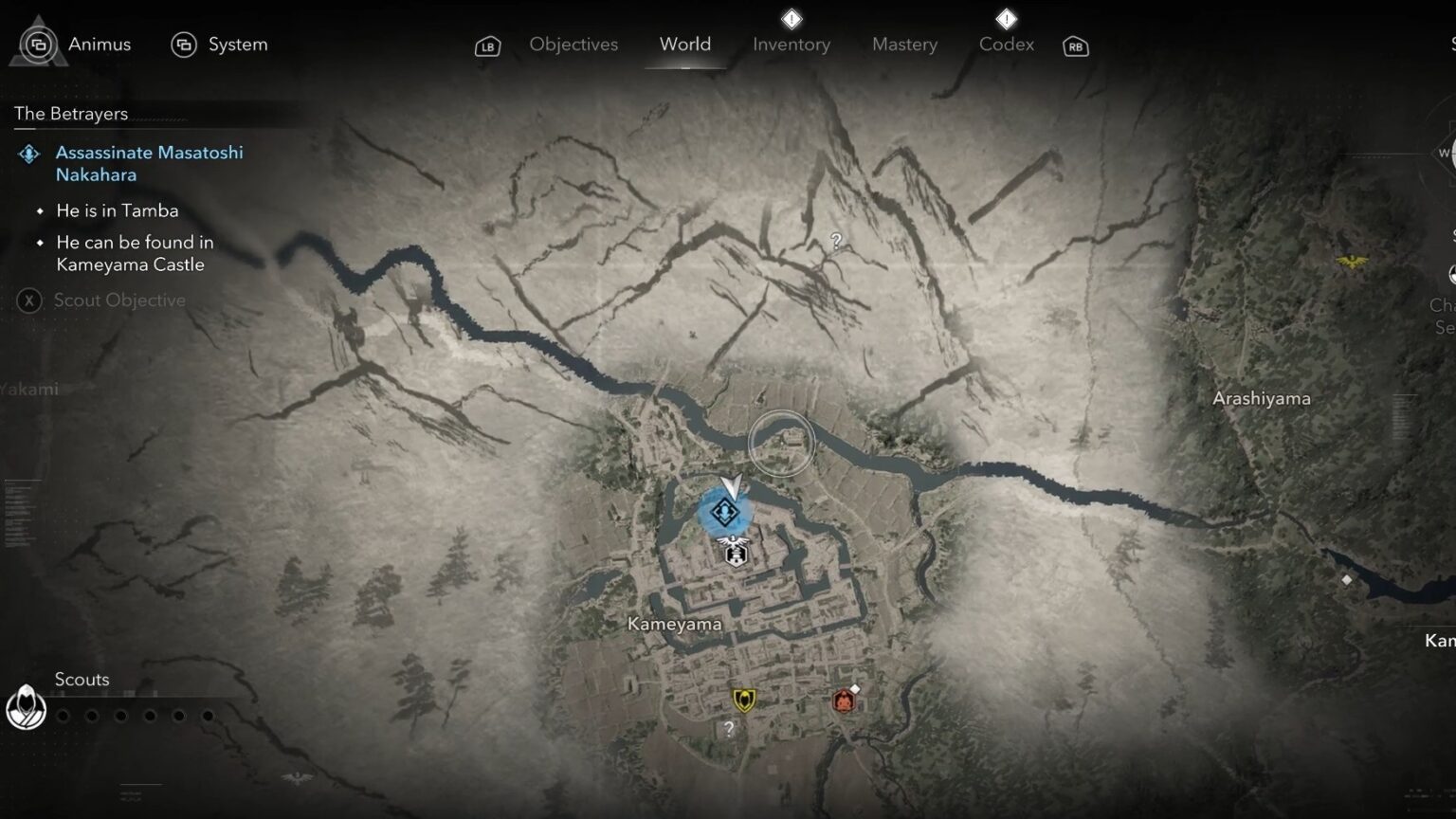Click the empty circle marker north of the castle

point(780,444)
